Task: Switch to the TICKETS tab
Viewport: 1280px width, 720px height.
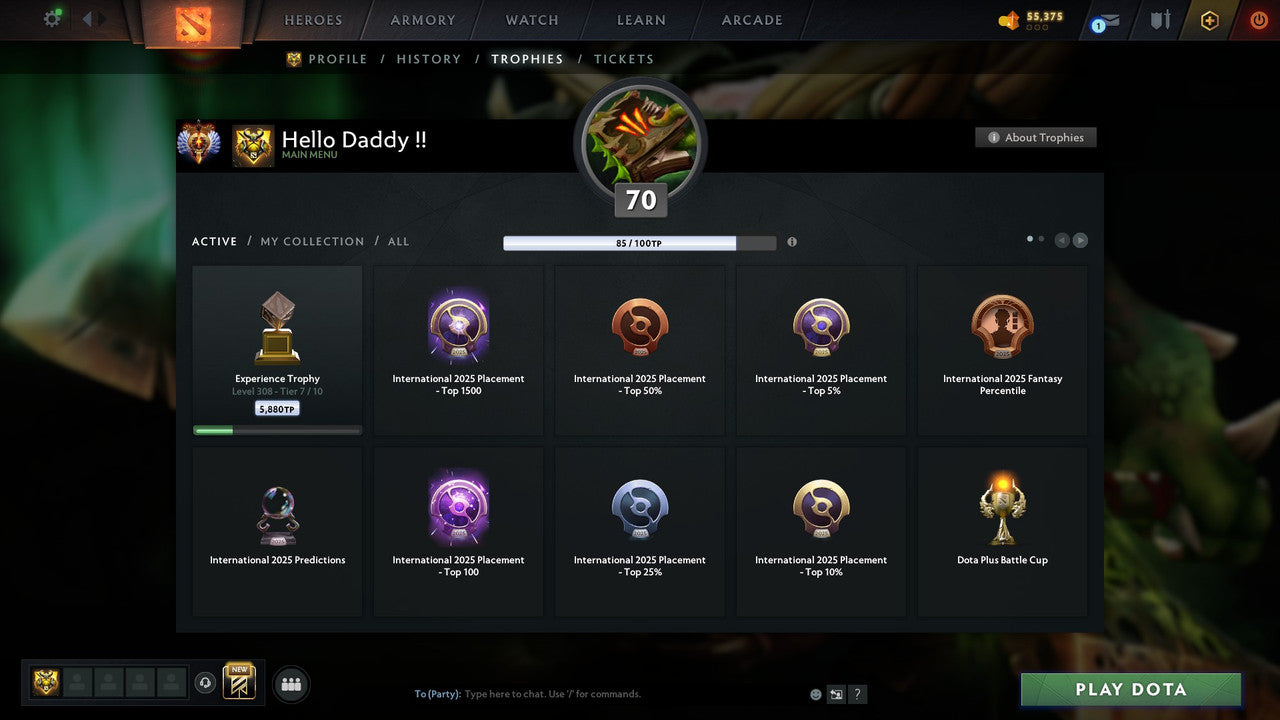Action: click(624, 59)
